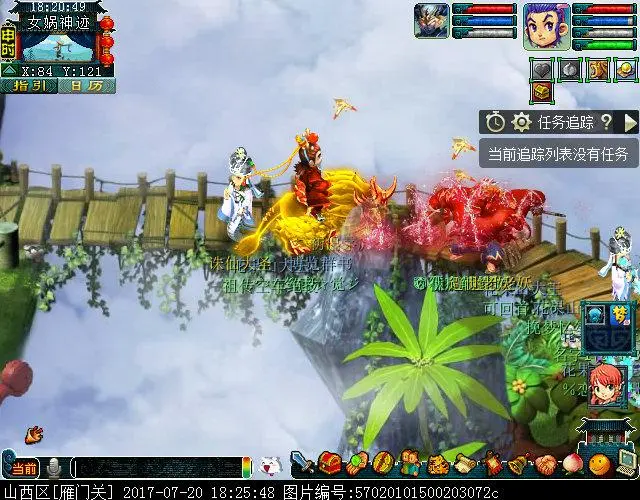Click the sword attack toolbar icon
The height and width of the screenshot is (500, 640).
click(303, 464)
